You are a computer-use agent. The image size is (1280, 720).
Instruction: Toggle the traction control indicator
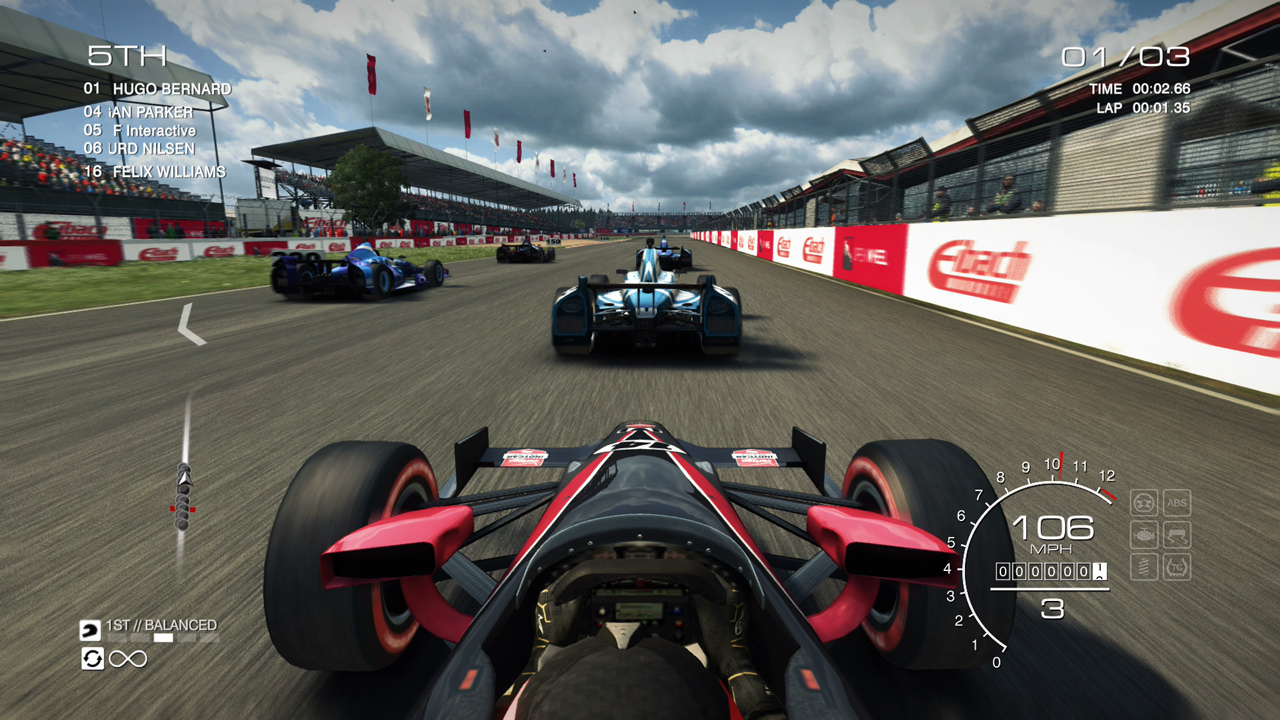click(1176, 566)
